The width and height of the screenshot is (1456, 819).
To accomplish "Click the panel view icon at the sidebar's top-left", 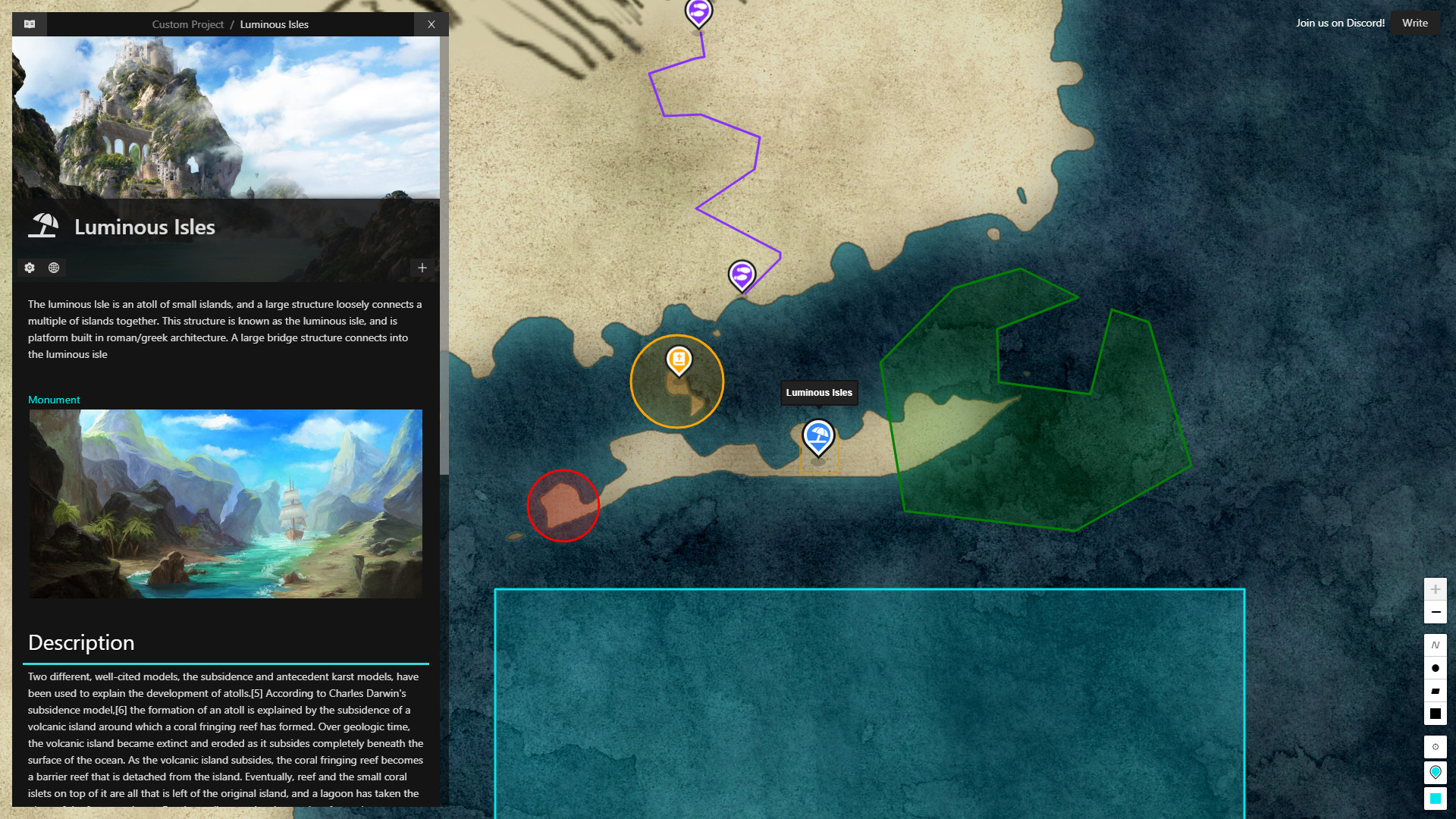I will coord(28,24).
